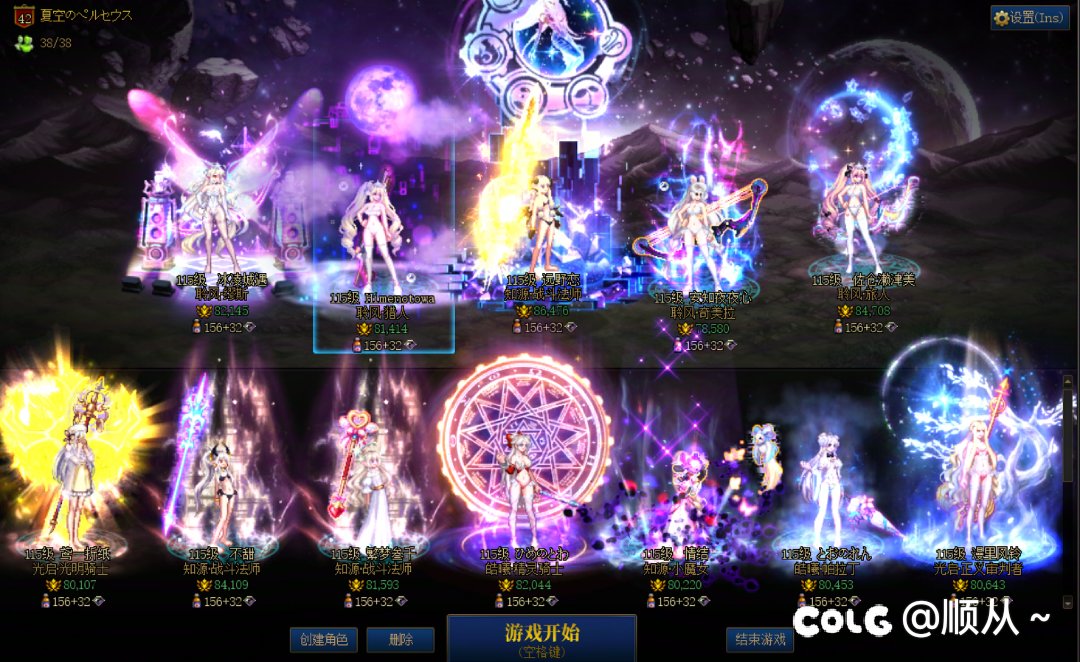The height and width of the screenshot is (662, 1080).
Task: Click the 删除 delete character button
Action: (399, 640)
